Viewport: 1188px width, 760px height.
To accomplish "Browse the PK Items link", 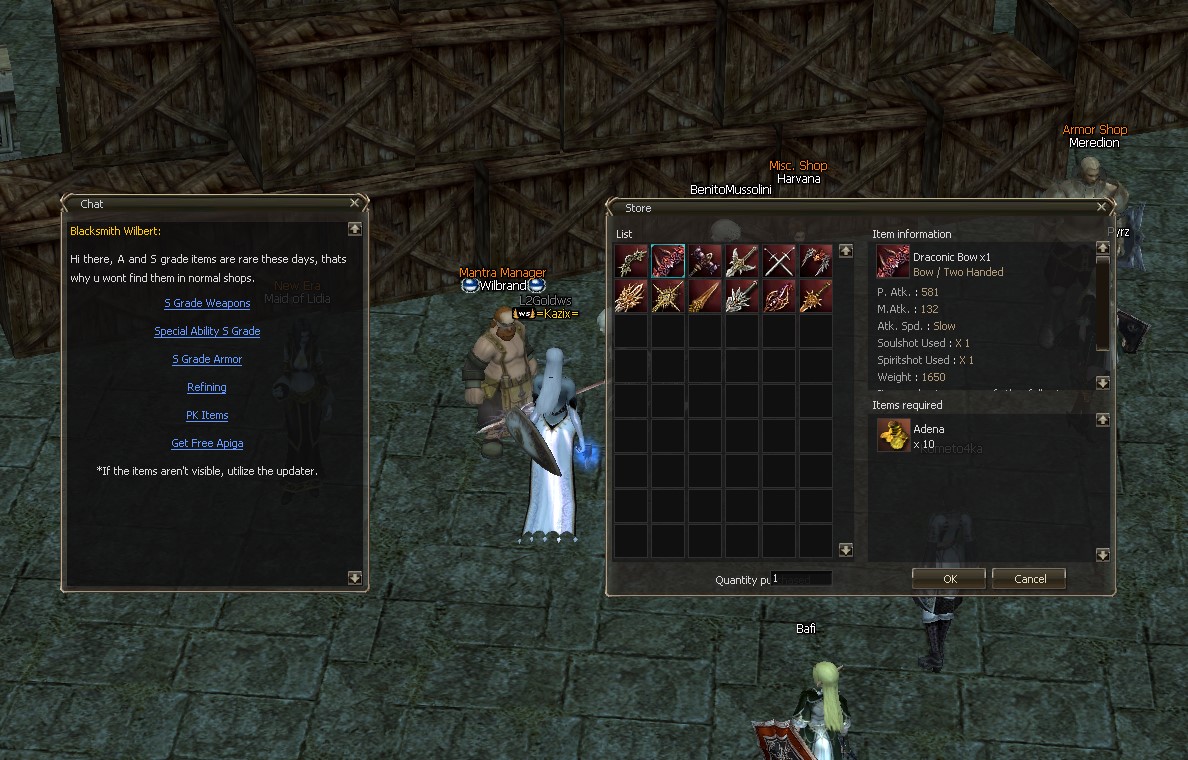I will [x=207, y=416].
